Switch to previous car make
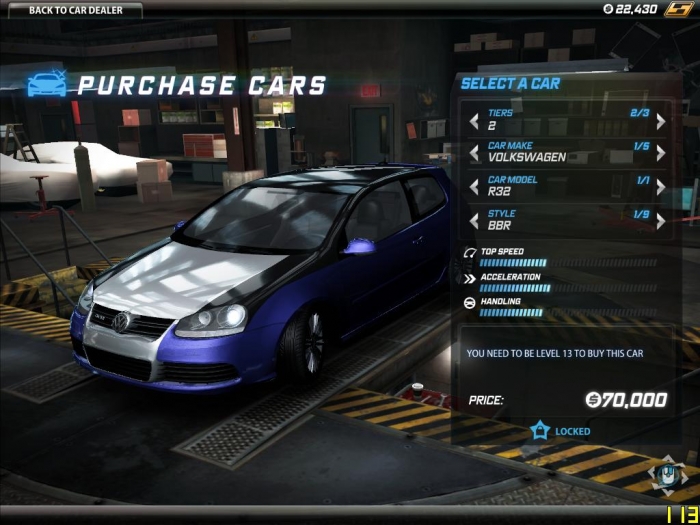 (x=474, y=153)
